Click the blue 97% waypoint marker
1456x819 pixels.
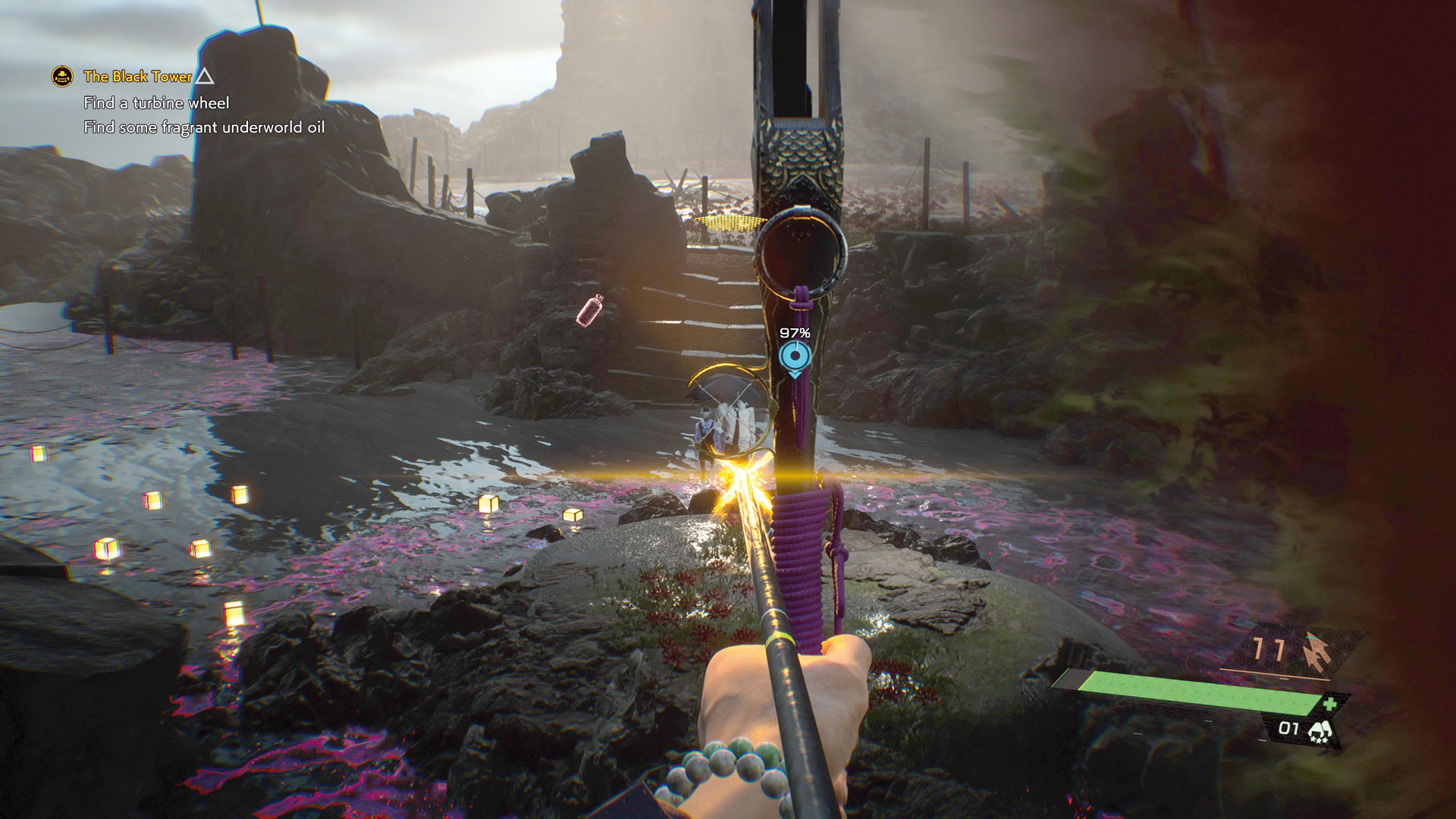[x=794, y=356]
